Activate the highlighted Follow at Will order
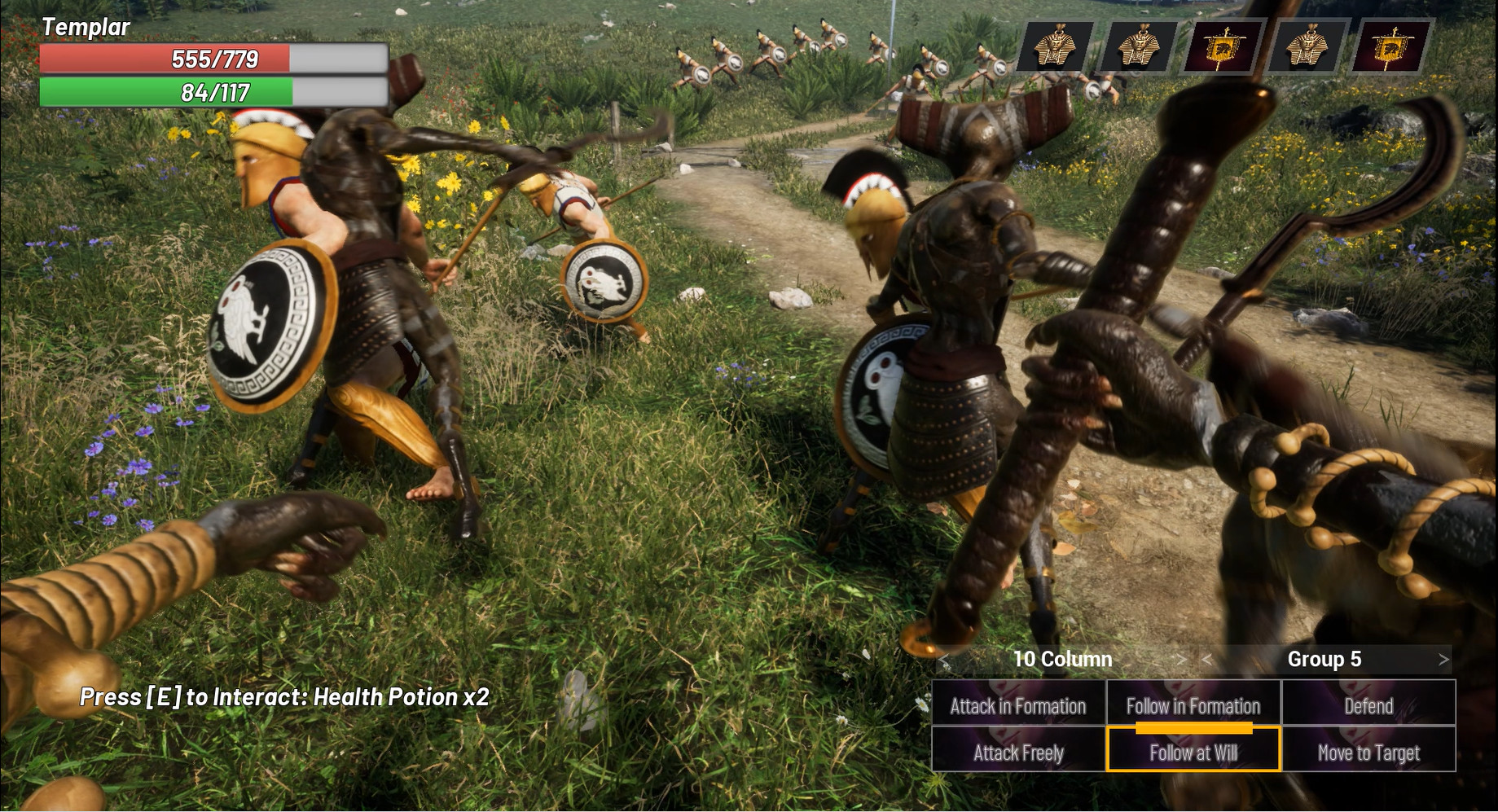 [1193, 753]
